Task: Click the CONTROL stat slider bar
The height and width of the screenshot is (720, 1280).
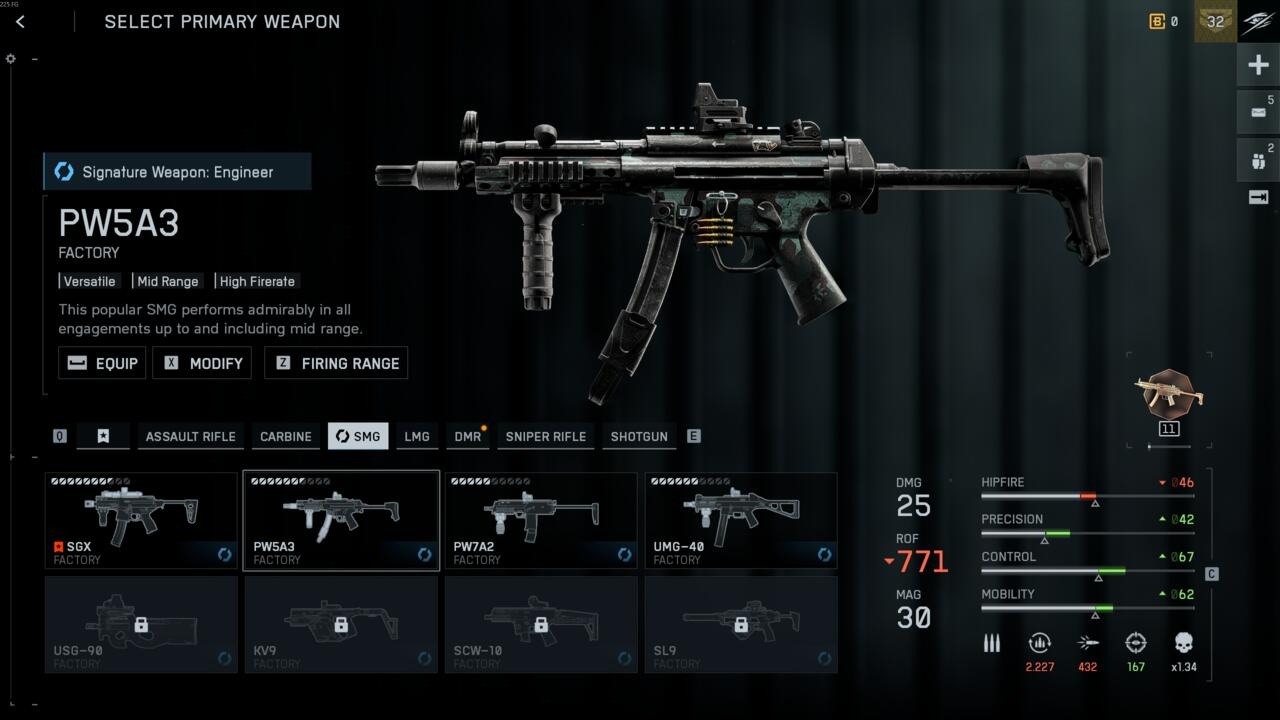Action: tap(1087, 571)
